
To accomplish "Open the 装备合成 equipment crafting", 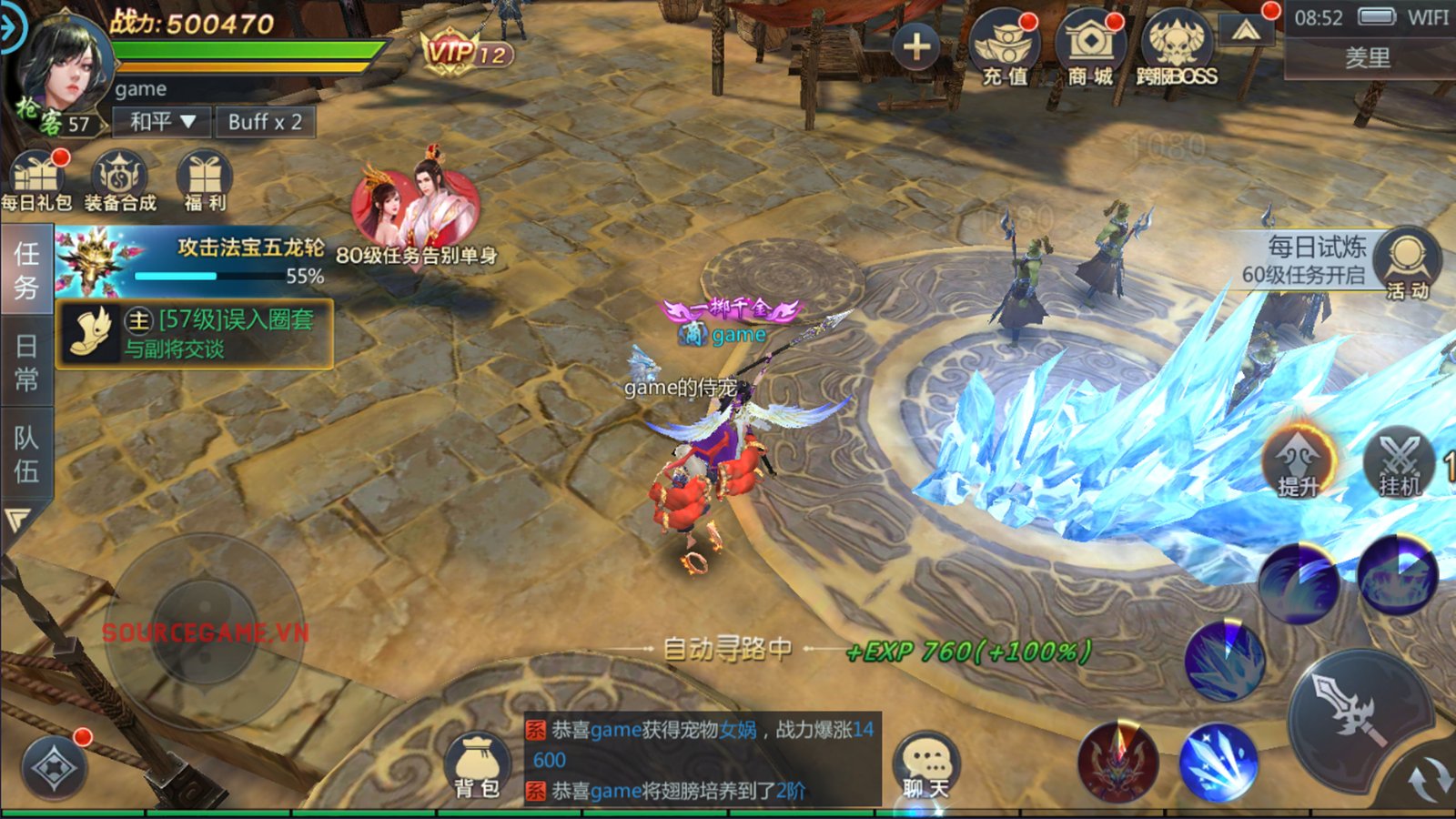I will tap(120, 181).
